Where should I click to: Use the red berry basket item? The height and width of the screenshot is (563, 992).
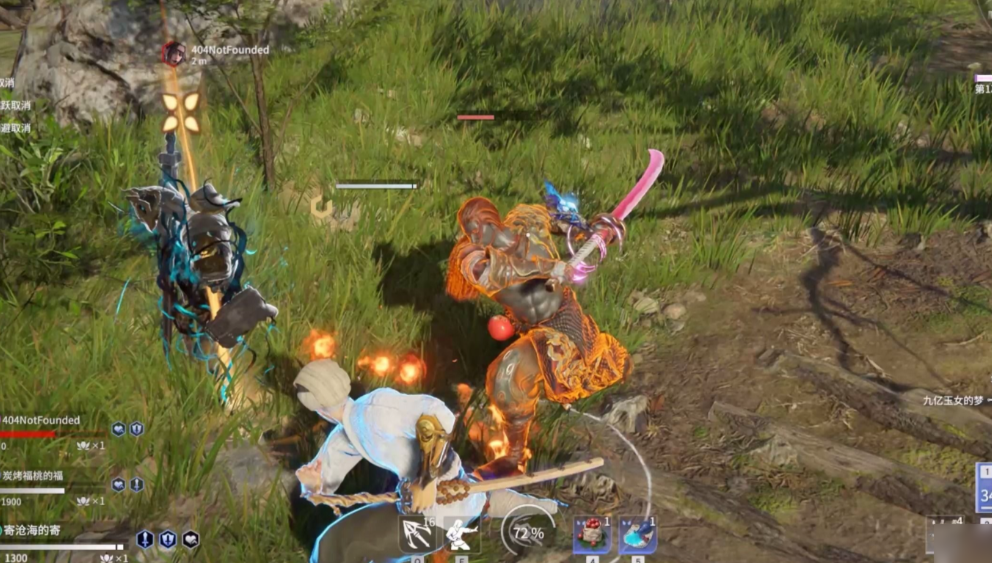pos(591,534)
